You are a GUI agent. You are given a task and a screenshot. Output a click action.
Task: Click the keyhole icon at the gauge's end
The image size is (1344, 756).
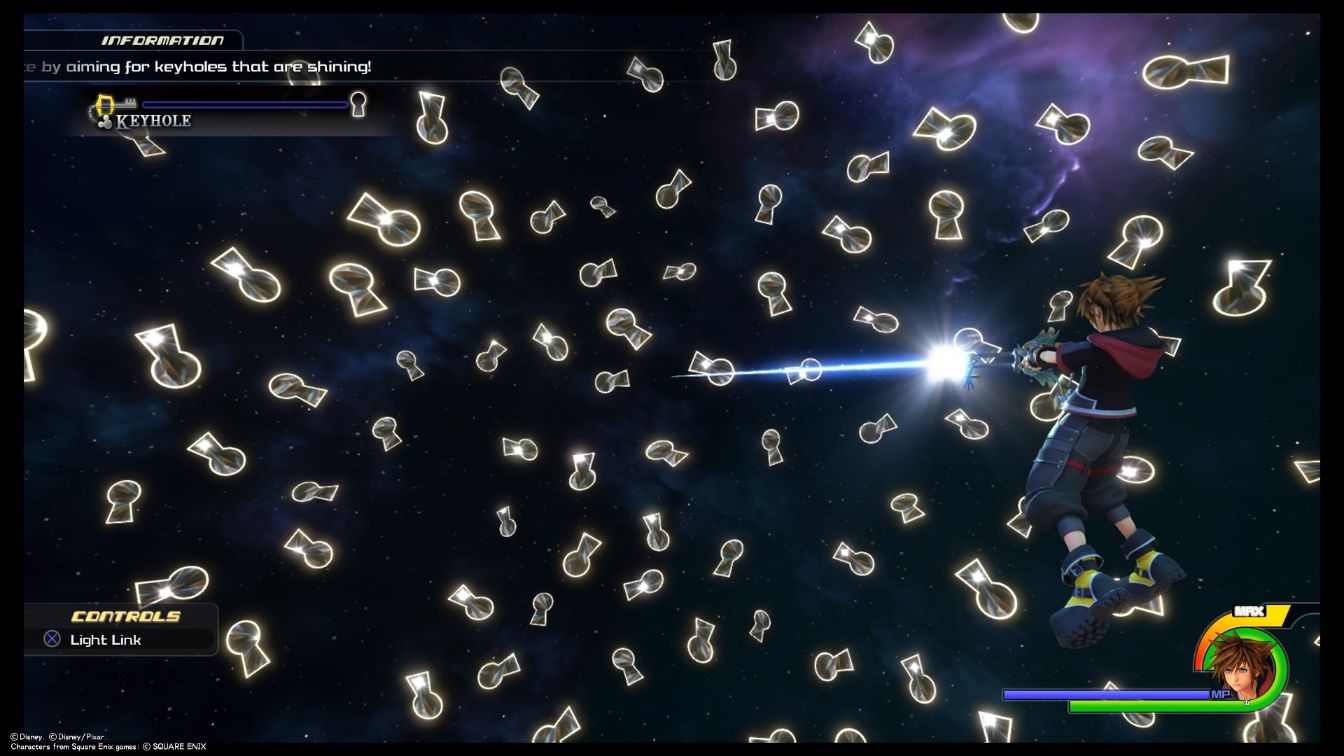(356, 103)
